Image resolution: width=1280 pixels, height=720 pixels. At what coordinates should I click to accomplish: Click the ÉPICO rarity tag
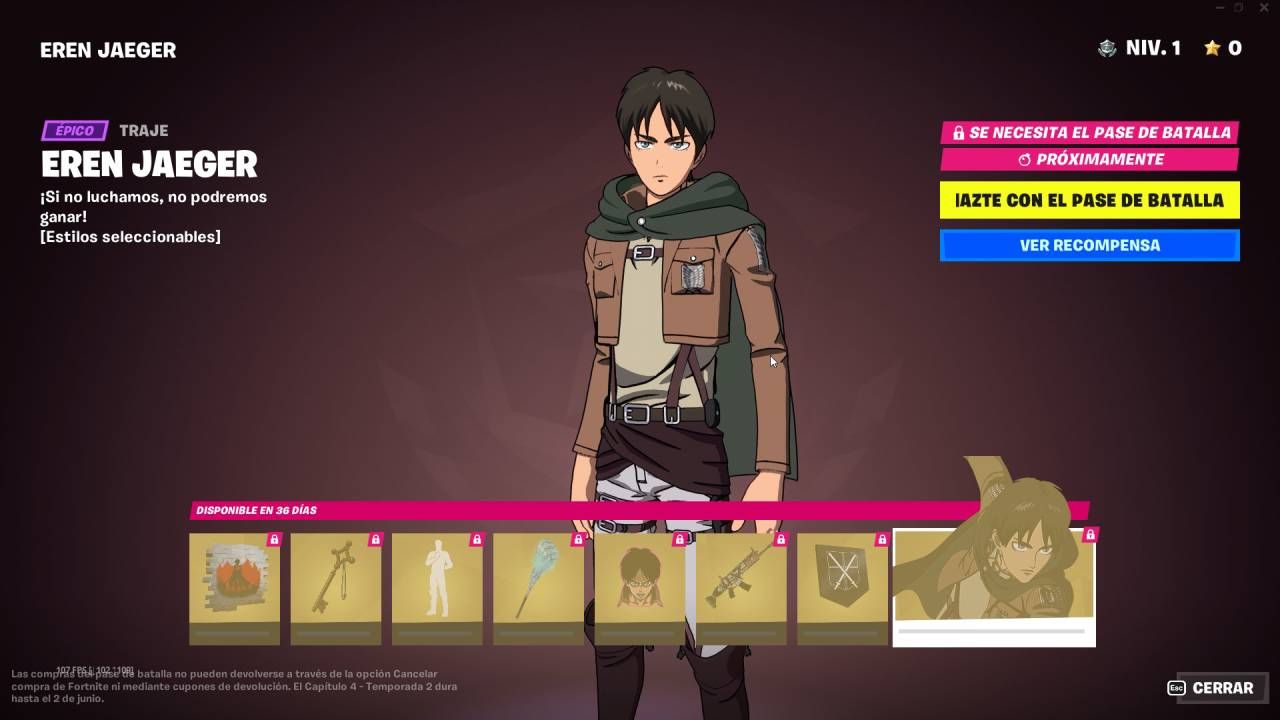pos(72,130)
